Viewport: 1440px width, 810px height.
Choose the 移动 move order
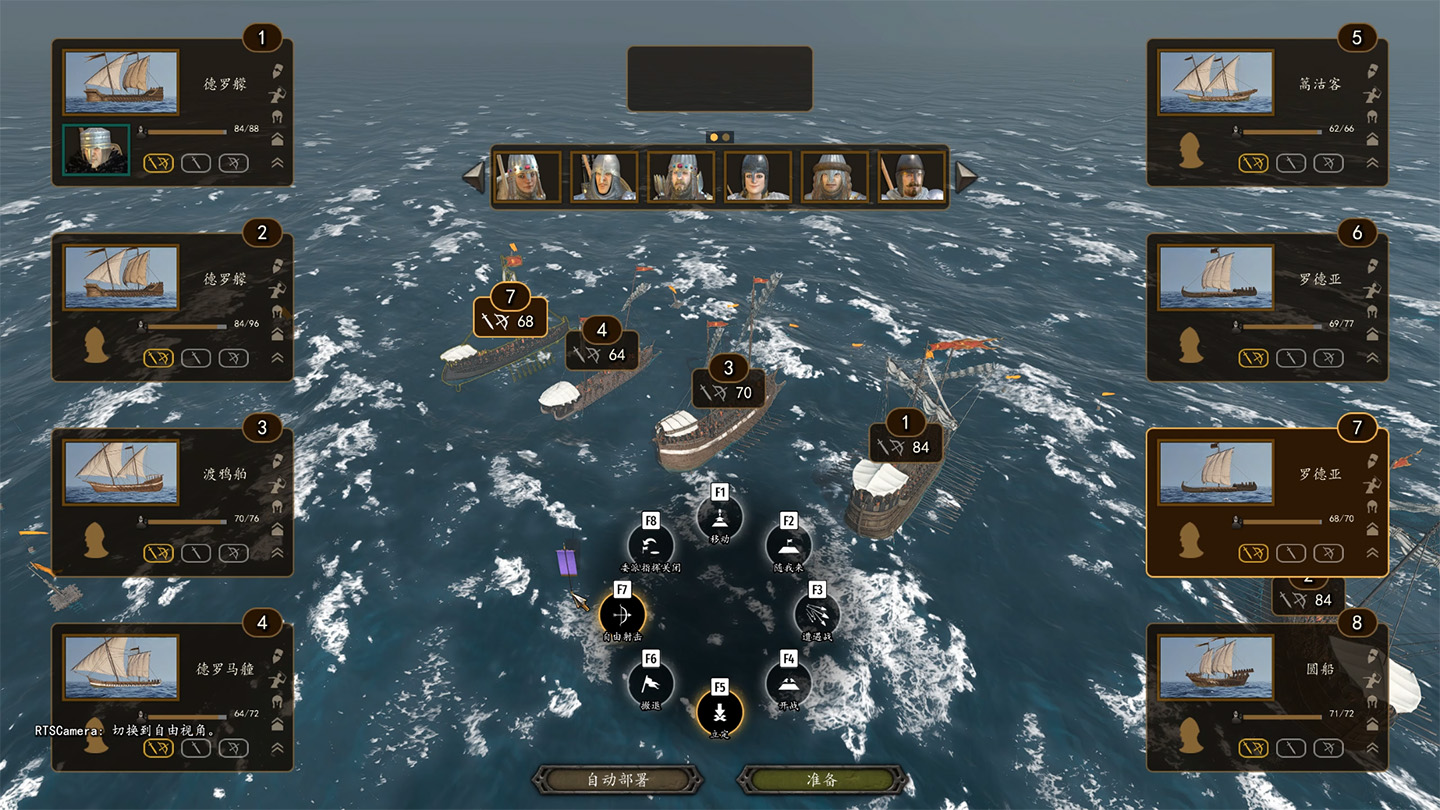click(720, 517)
